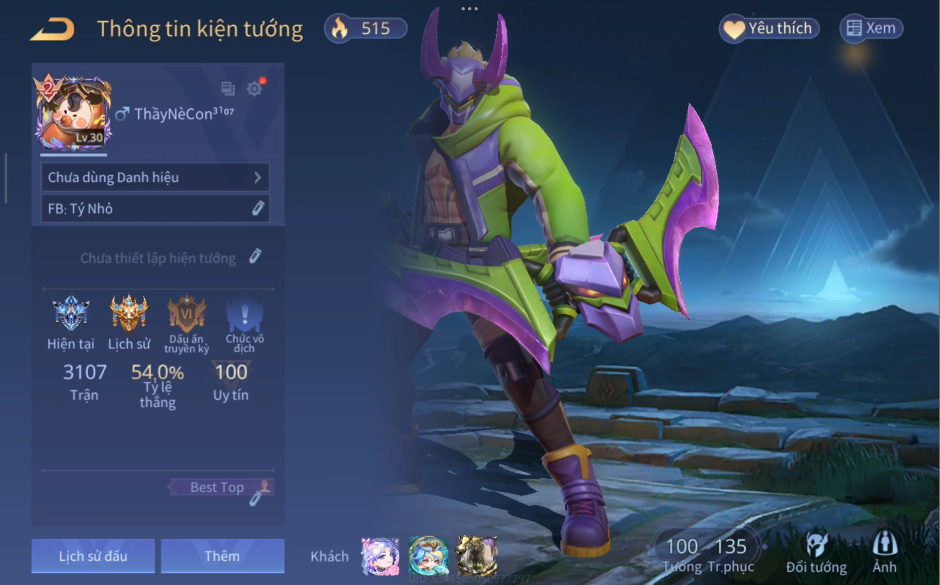
Task: Open the profile settings gear icon
Action: 254,89
